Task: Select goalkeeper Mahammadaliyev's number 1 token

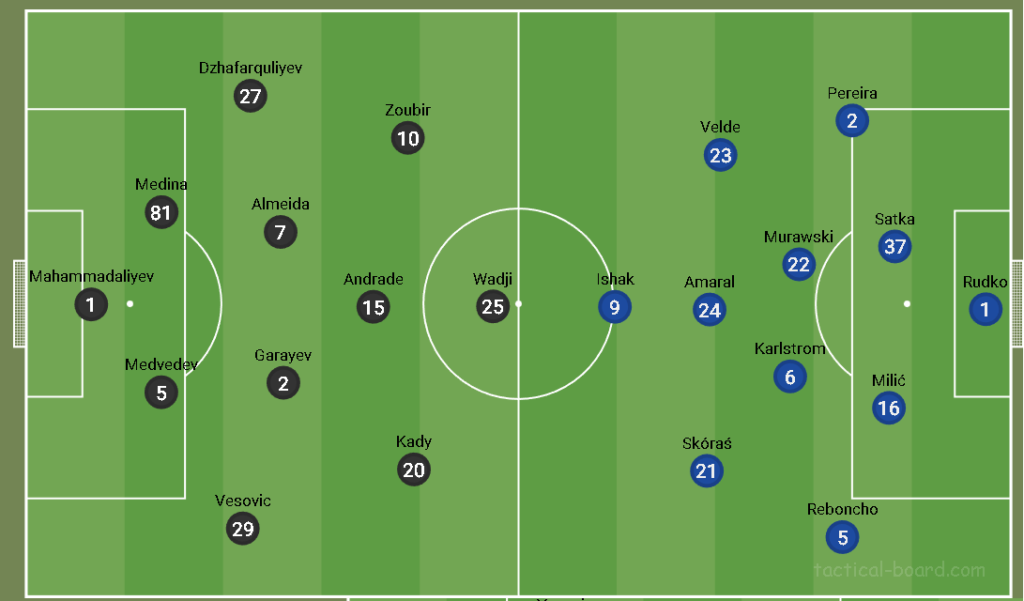Action: tap(91, 305)
